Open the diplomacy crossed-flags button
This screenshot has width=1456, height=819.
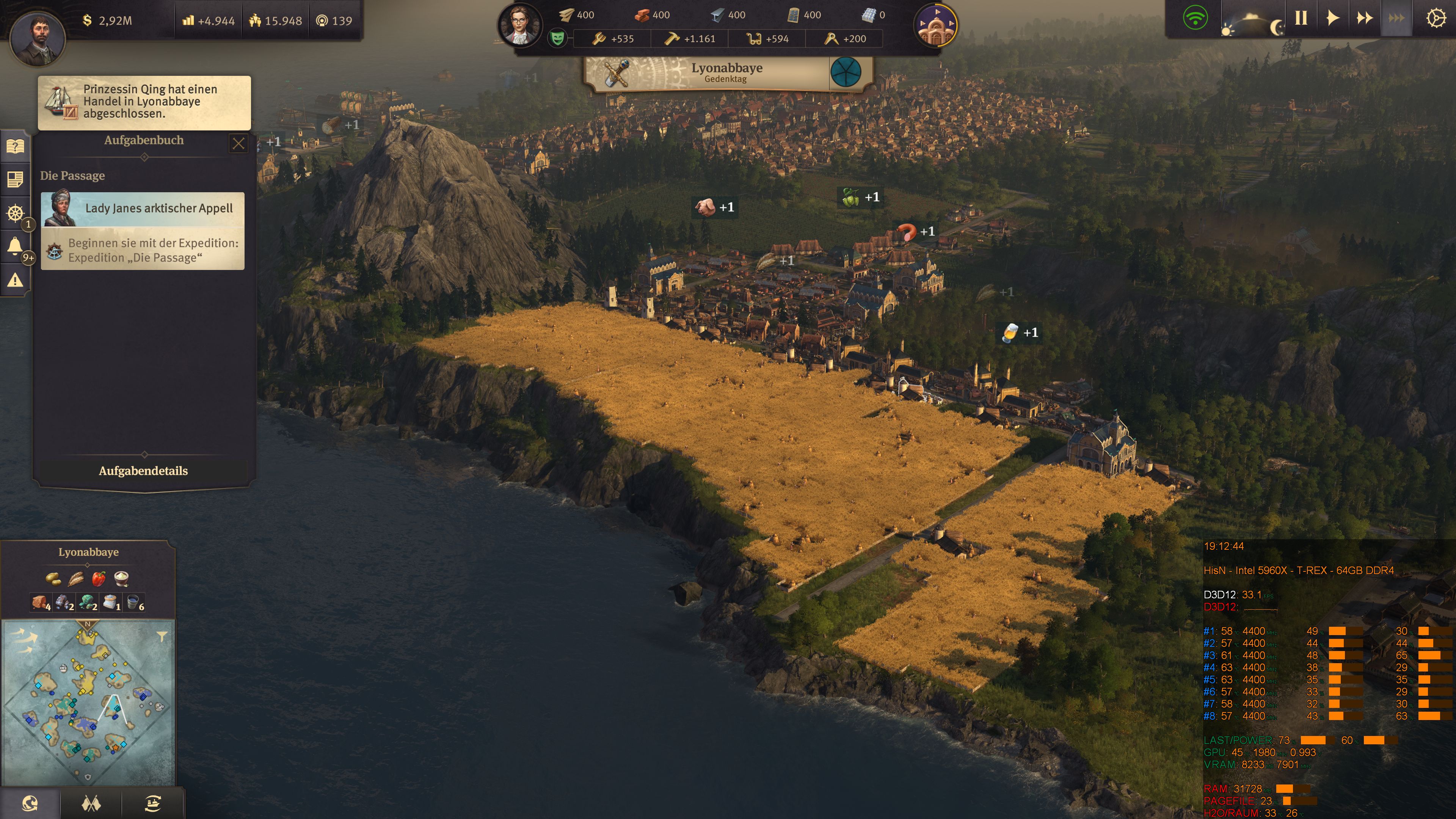91,803
